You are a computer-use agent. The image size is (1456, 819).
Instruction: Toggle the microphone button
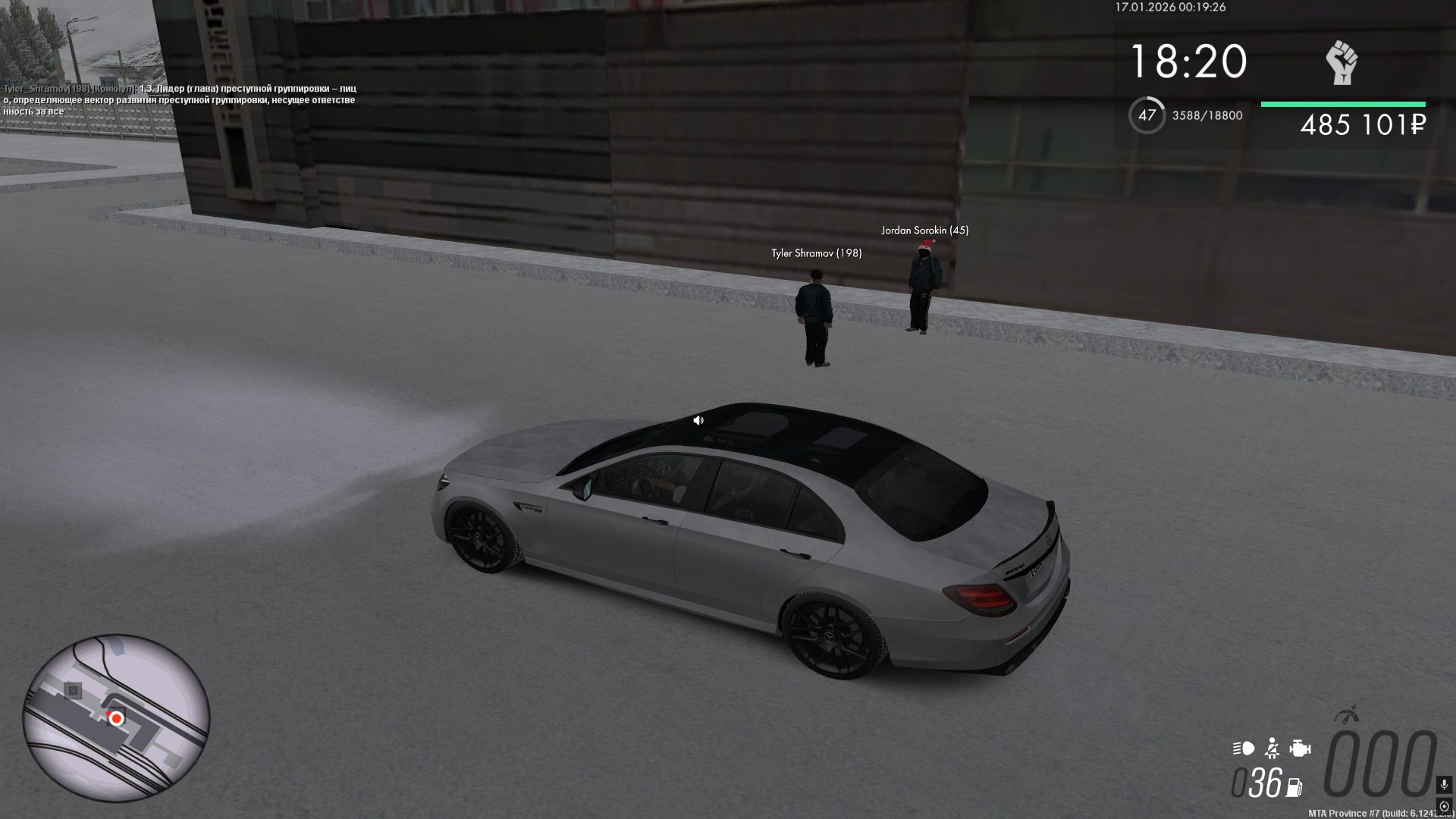1444,785
